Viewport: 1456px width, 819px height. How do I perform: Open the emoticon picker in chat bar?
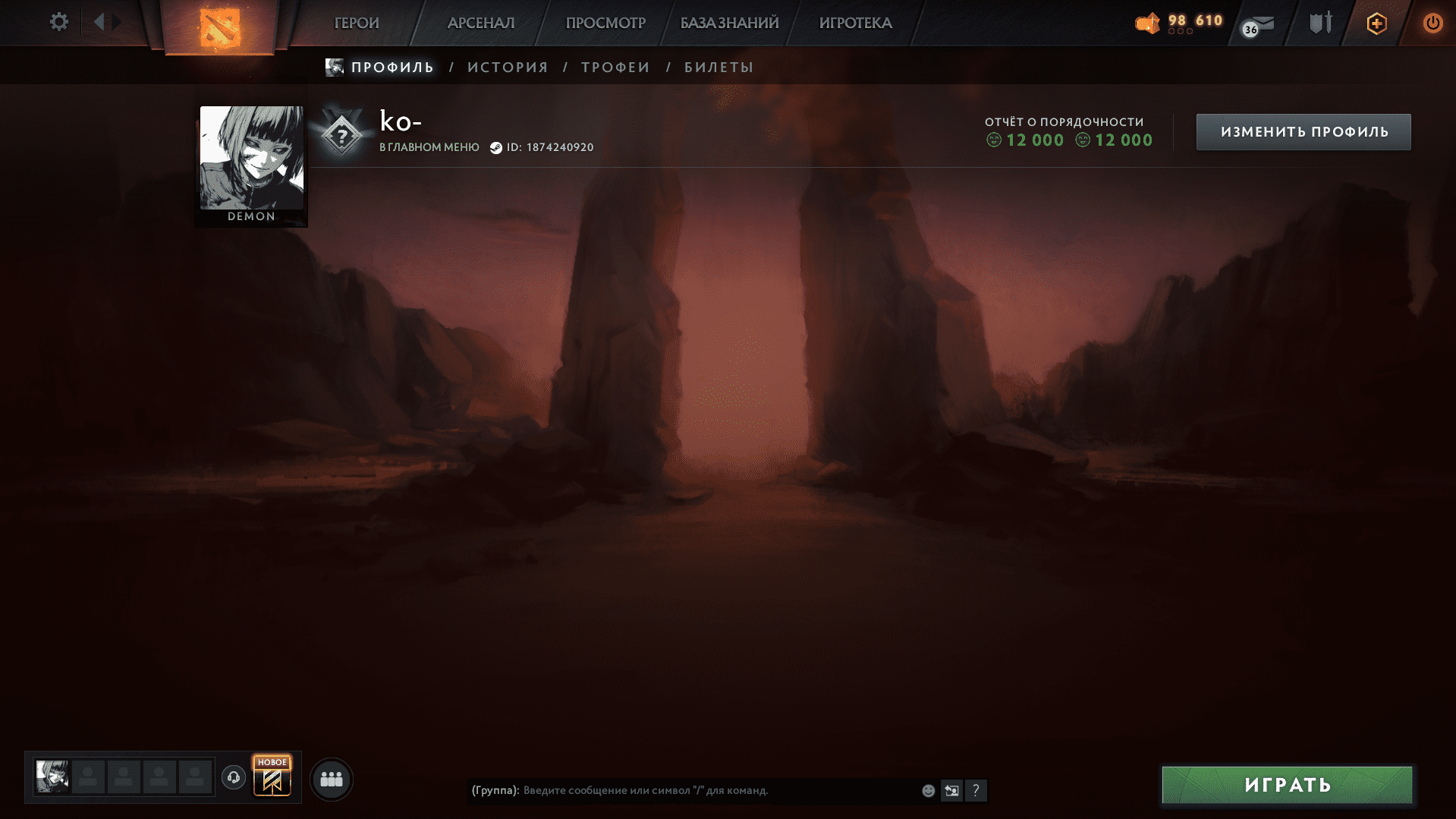tap(927, 790)
